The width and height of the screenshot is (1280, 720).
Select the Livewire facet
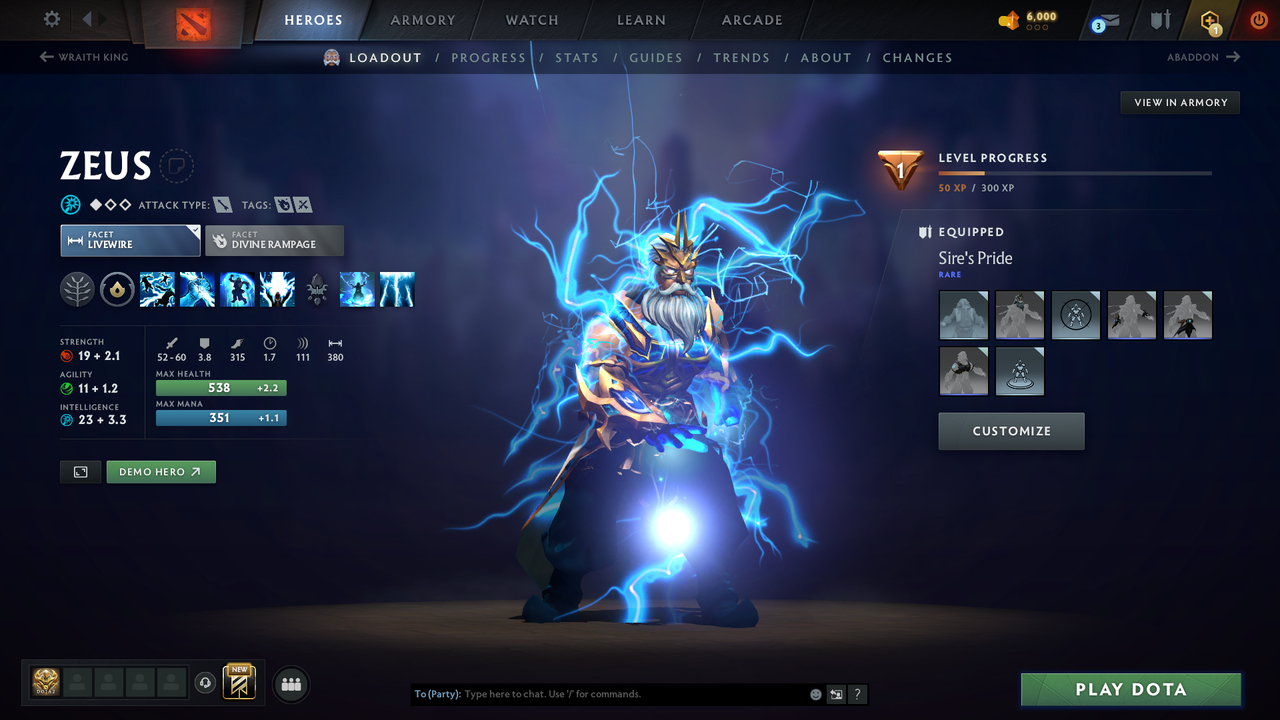click(x=130, y=240)
